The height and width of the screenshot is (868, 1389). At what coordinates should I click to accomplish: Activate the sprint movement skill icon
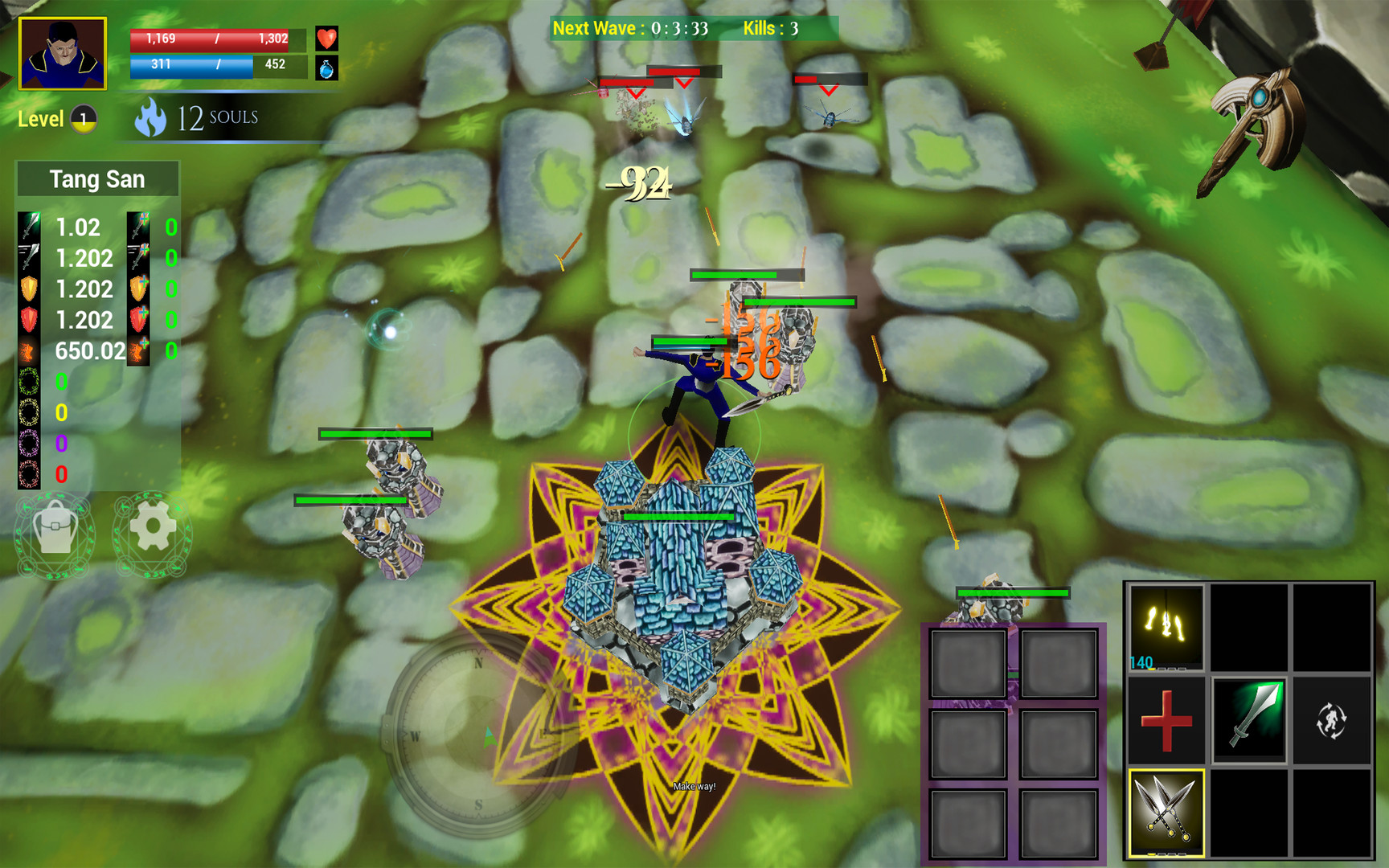click(1334, 723)
